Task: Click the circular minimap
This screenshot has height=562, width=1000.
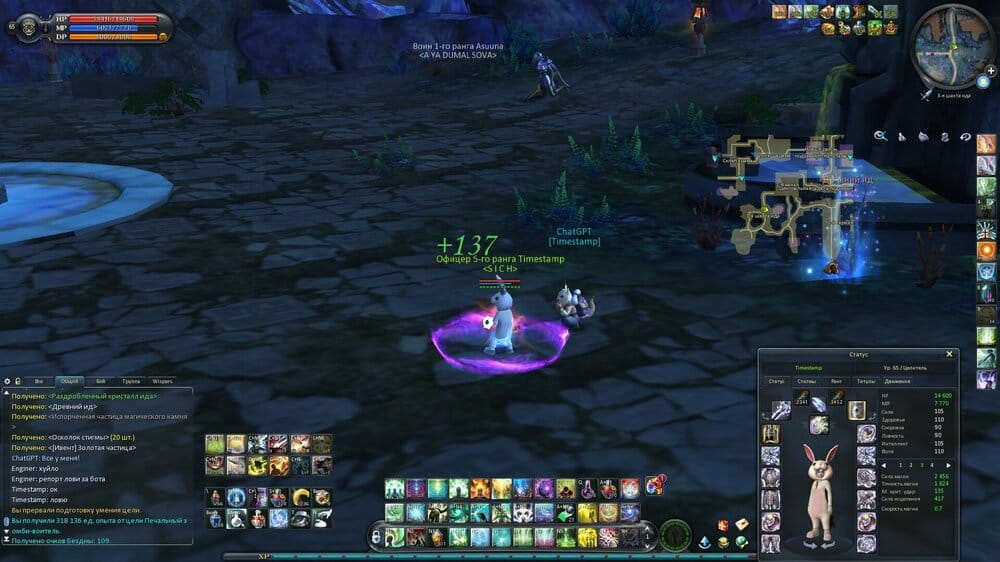Action: tap(952, 45)
